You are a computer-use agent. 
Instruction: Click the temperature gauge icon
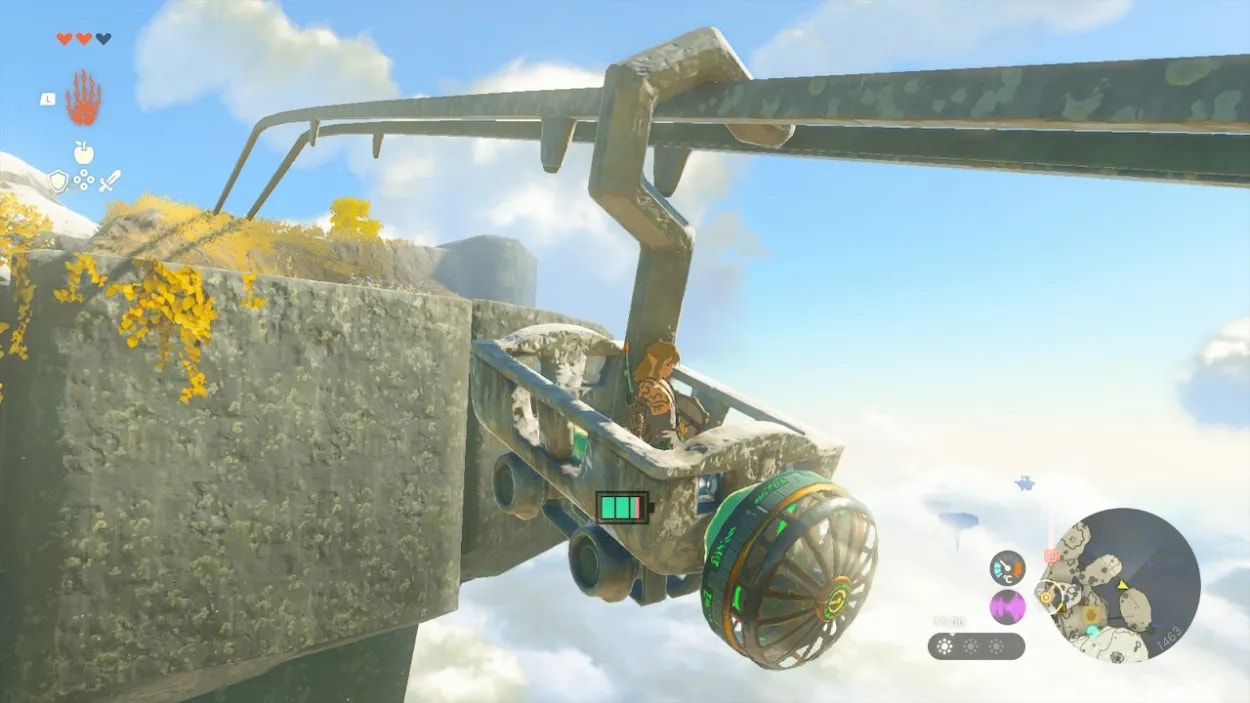(1007, 568)
